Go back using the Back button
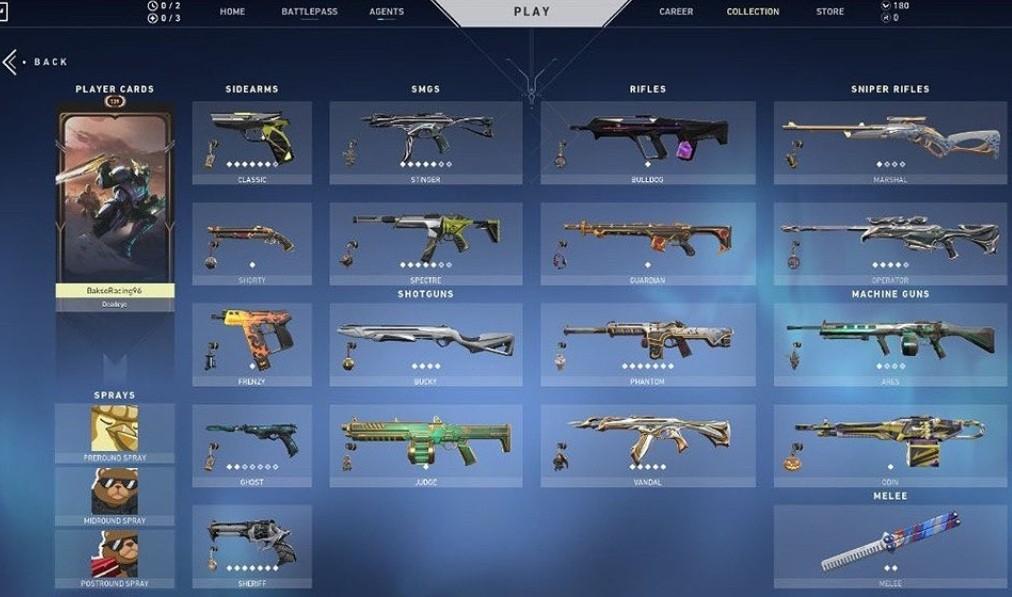 click(x=38, y=62)
